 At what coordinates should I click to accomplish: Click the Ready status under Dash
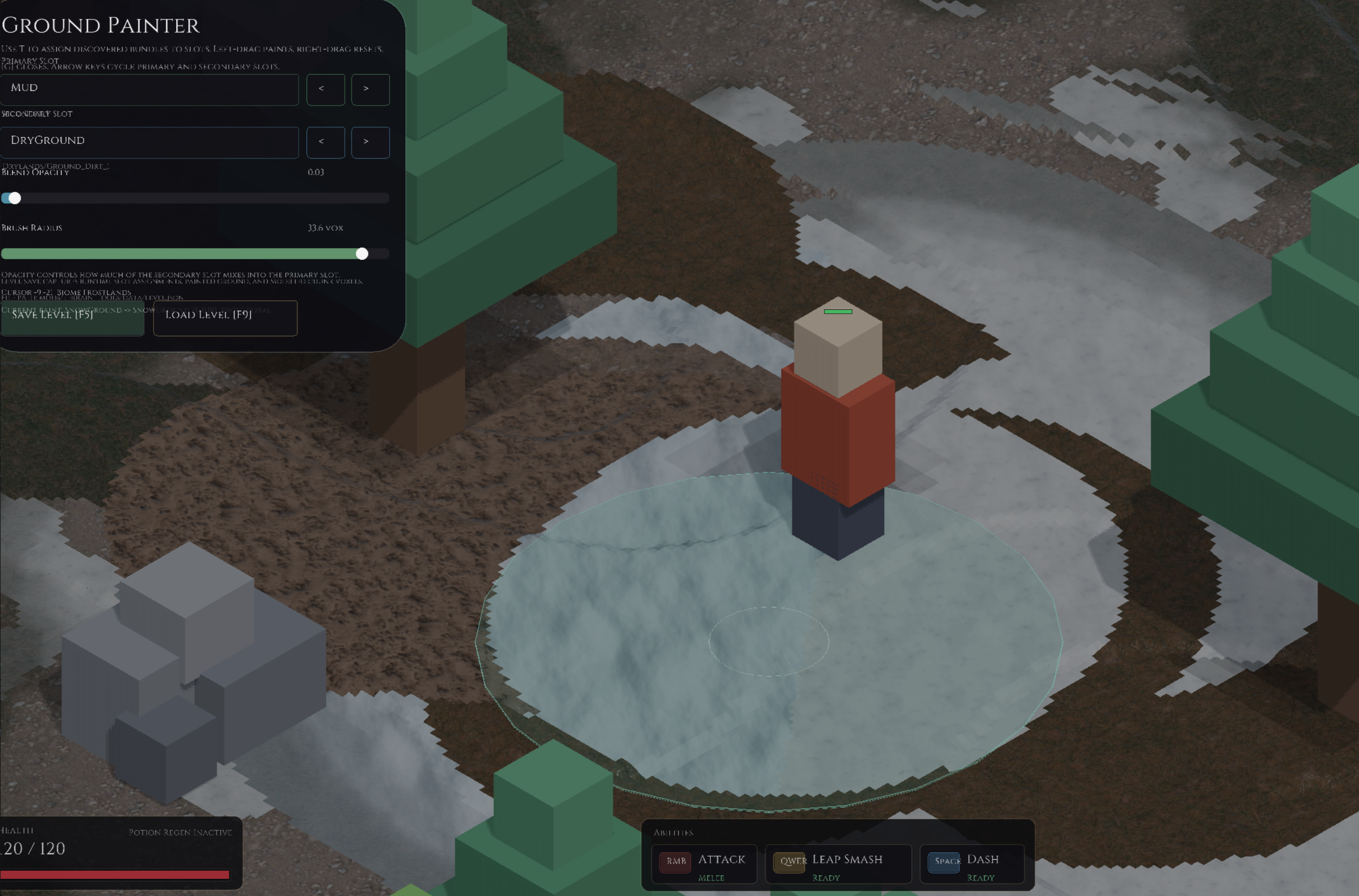click(x=982, y=877)
